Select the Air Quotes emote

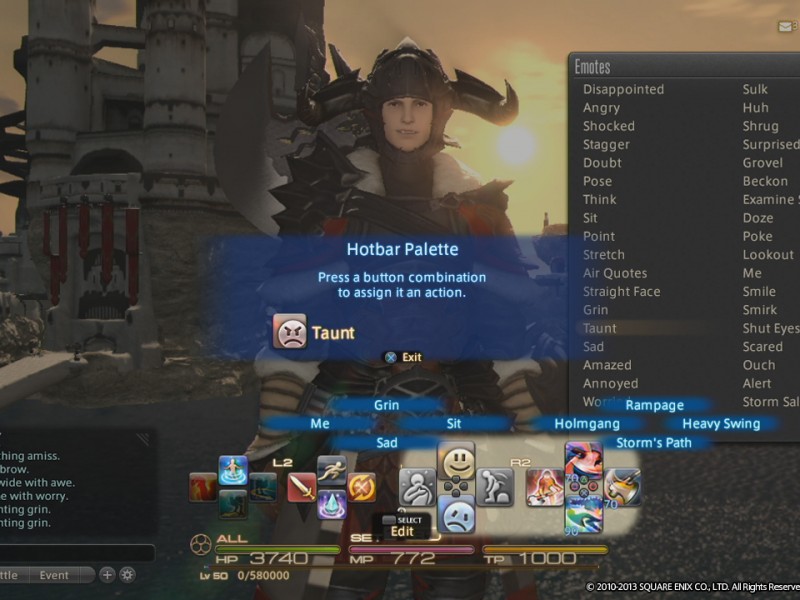click(x=615, y=273)
